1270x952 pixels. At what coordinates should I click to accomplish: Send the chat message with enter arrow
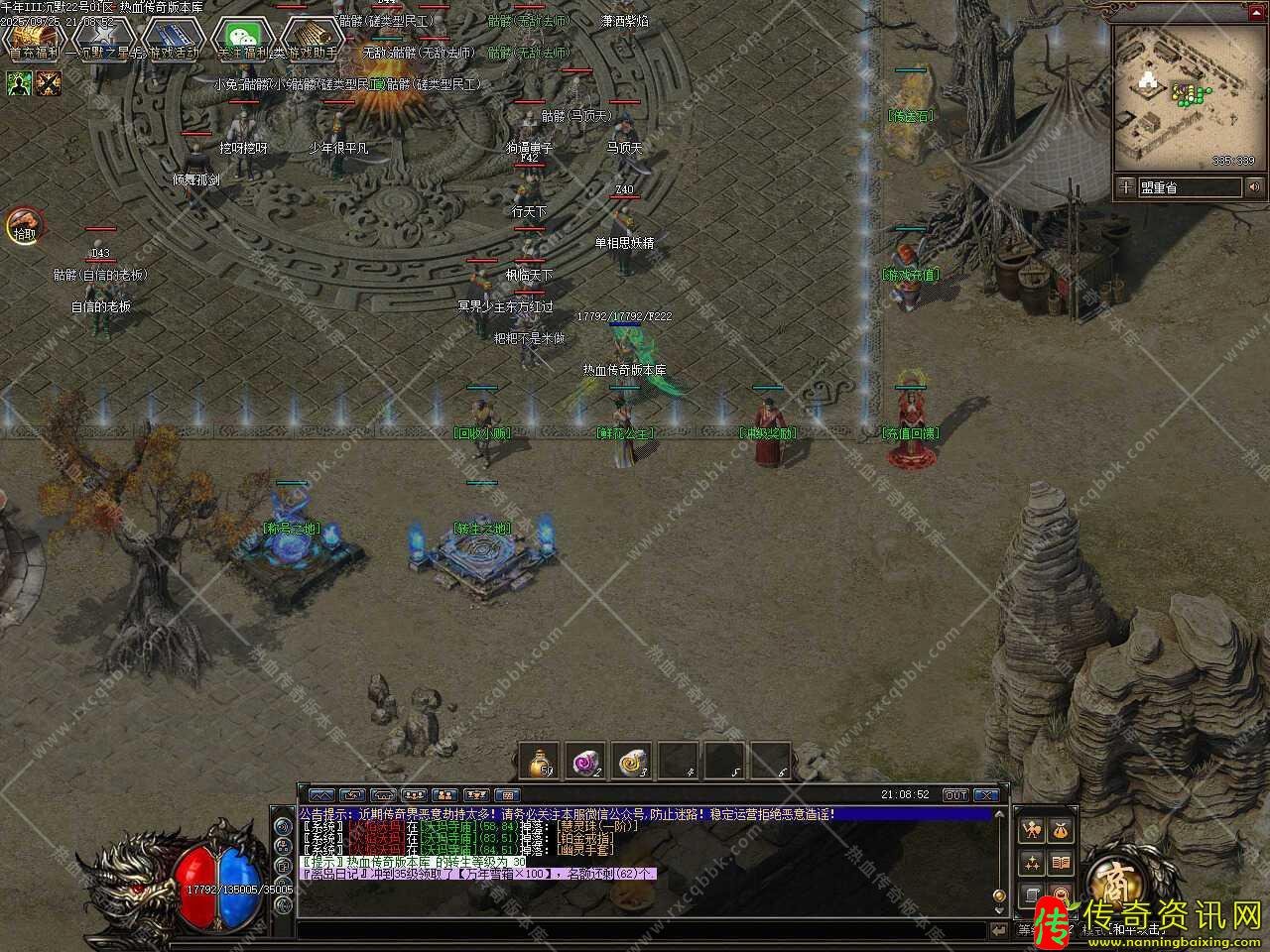click(x=998, y=929)
